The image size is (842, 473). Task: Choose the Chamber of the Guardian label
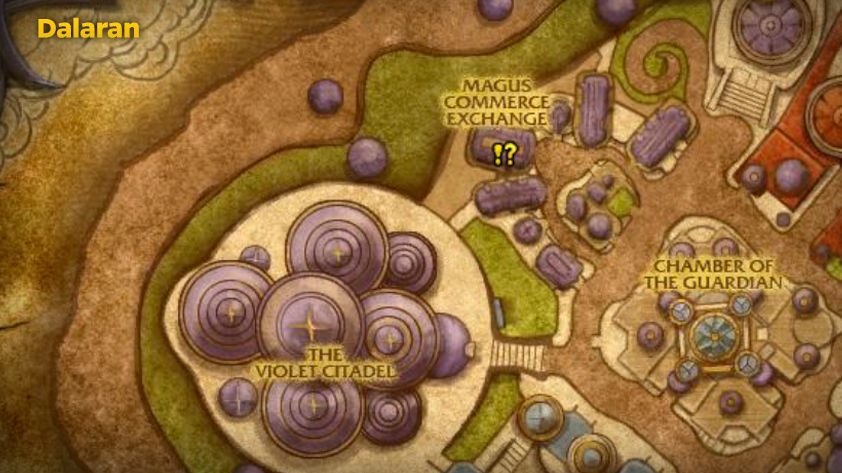(713, 273)
